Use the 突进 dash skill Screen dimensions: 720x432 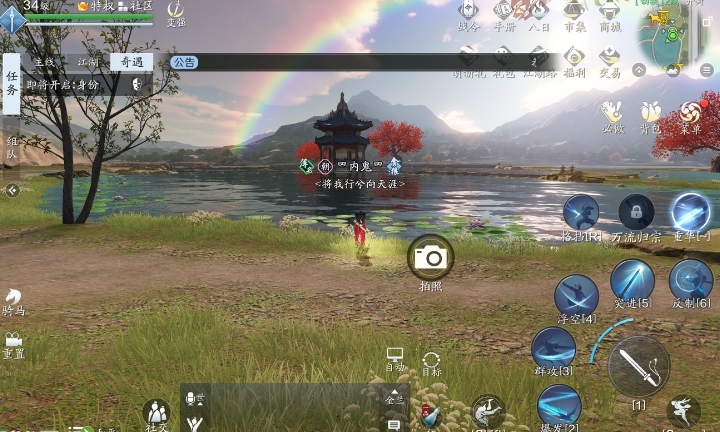coord(632,280)
